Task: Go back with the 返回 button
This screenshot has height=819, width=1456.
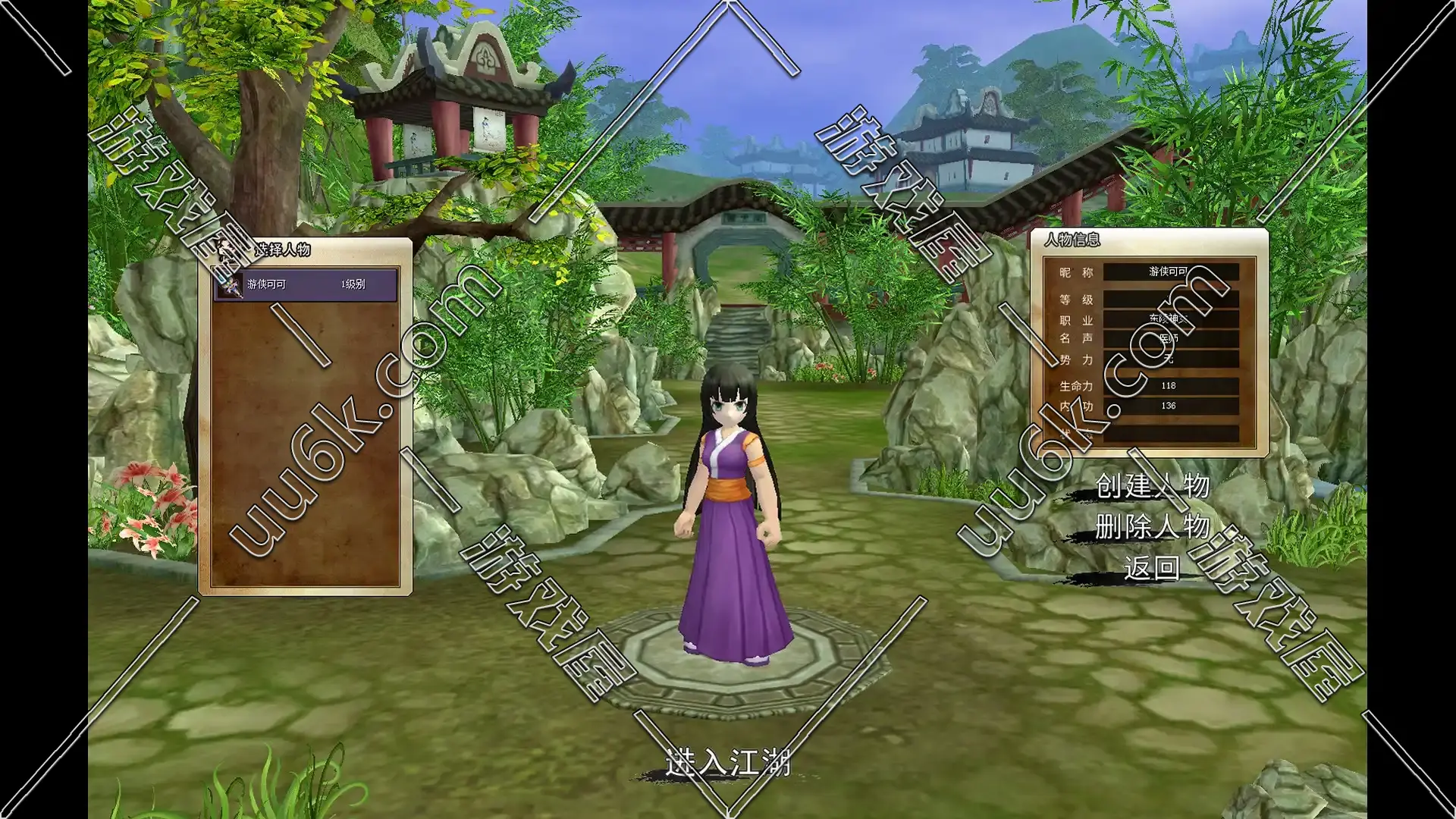Action: [1152, 567]
